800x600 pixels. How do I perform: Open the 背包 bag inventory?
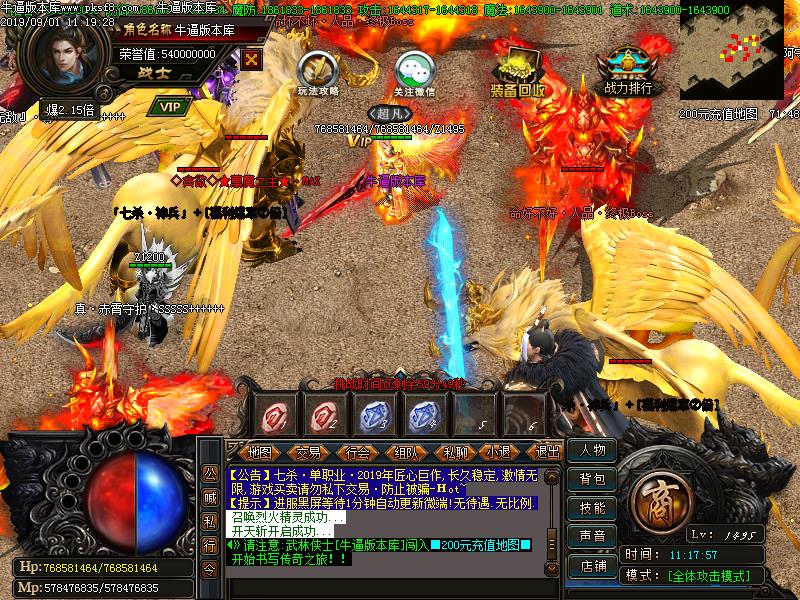click(x=592, y=480)
